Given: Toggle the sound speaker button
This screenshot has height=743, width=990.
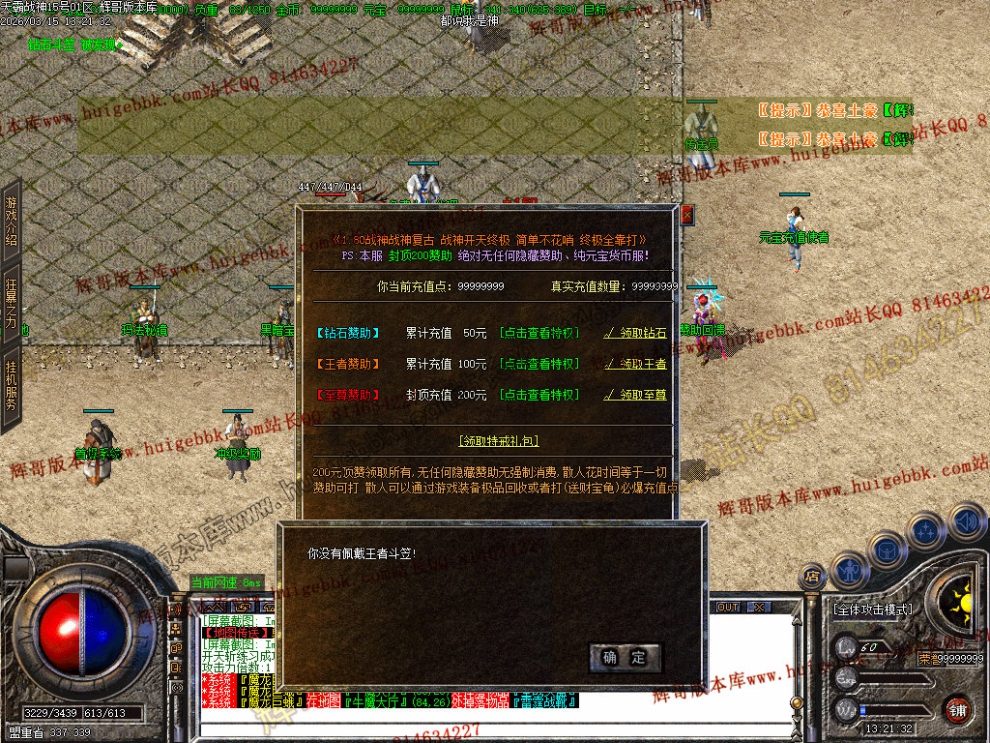Looking at the screenshot, I should 966,520.
